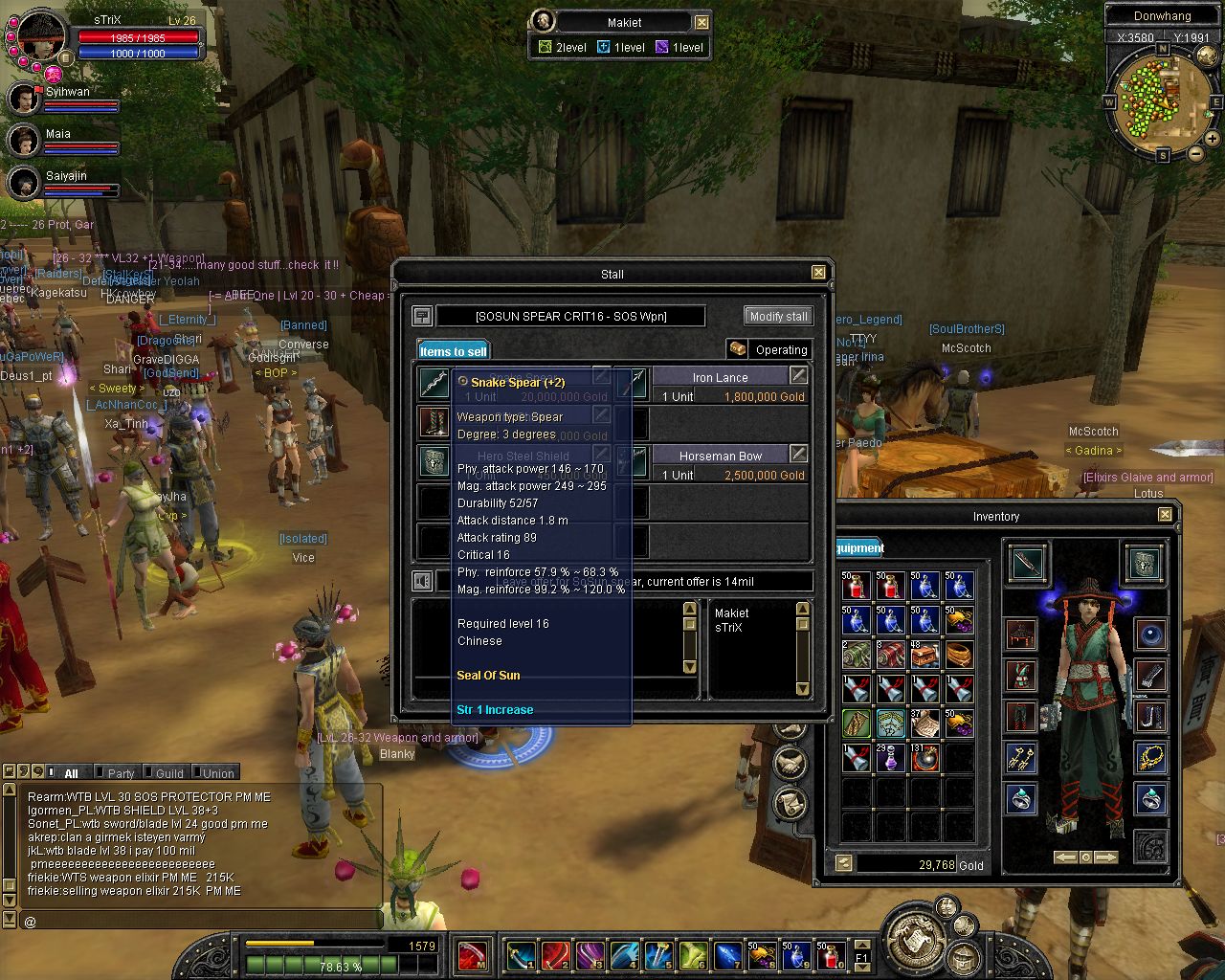1225x980 pixels.
Task: Select the equipped necklace slot
Action: click(x=1150, y=758)
